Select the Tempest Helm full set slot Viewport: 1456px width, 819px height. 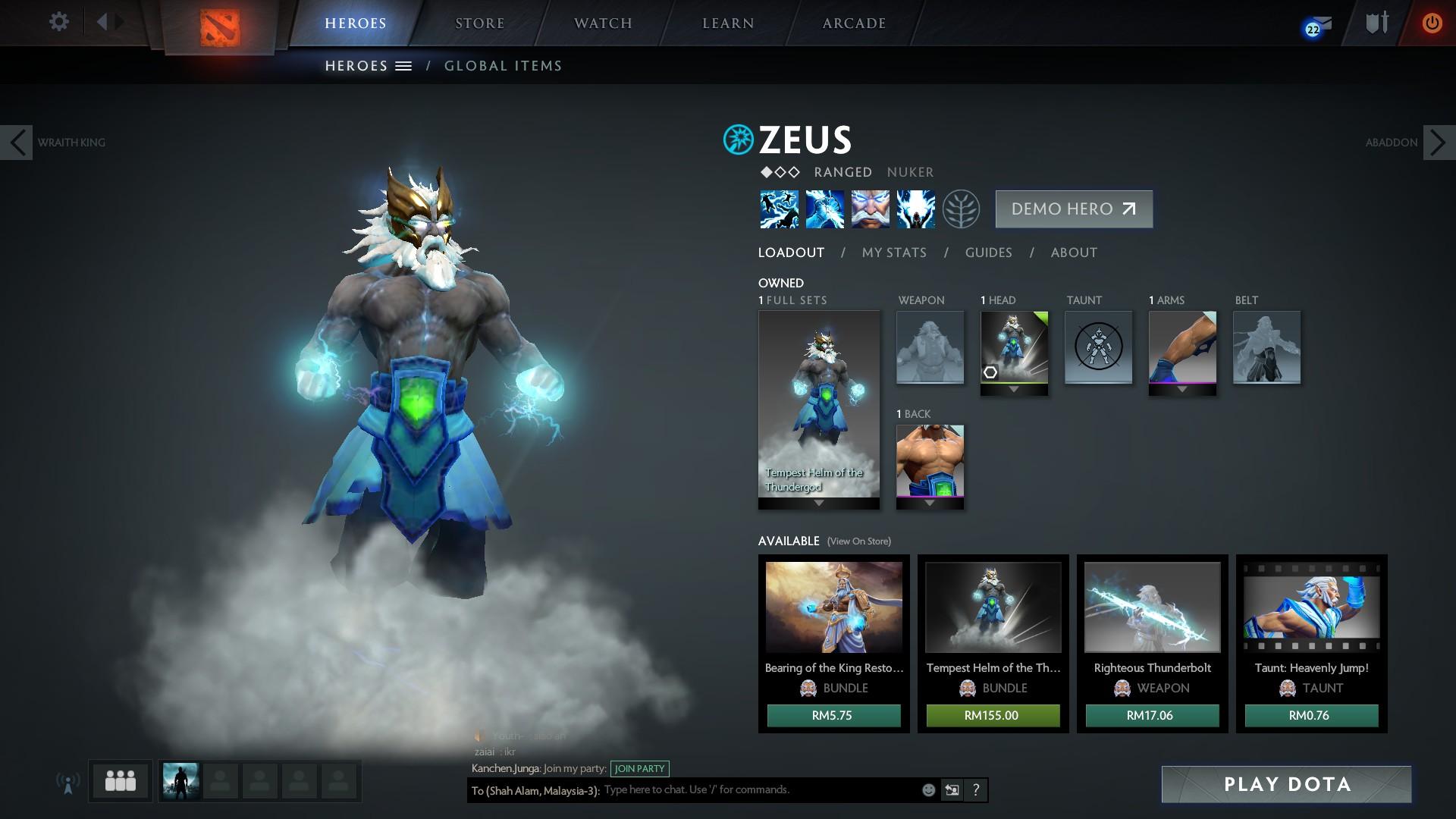click(819, 406)
